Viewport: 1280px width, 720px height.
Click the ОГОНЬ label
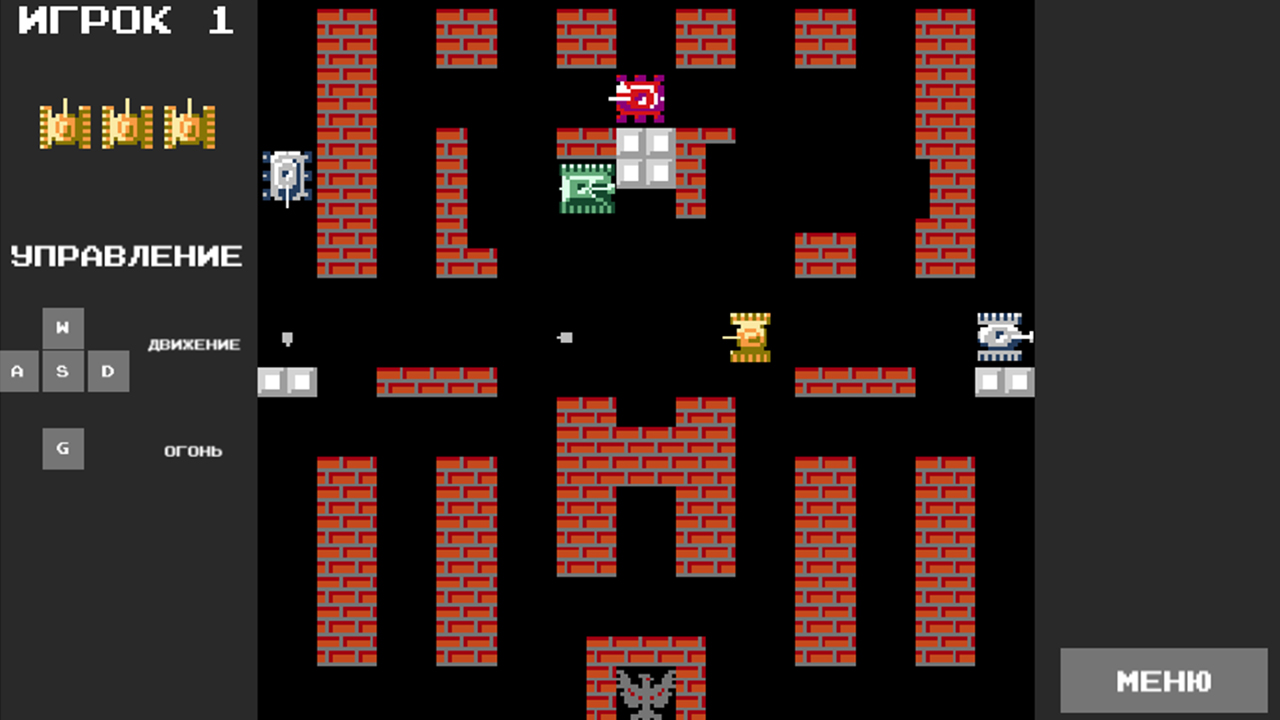192,450
